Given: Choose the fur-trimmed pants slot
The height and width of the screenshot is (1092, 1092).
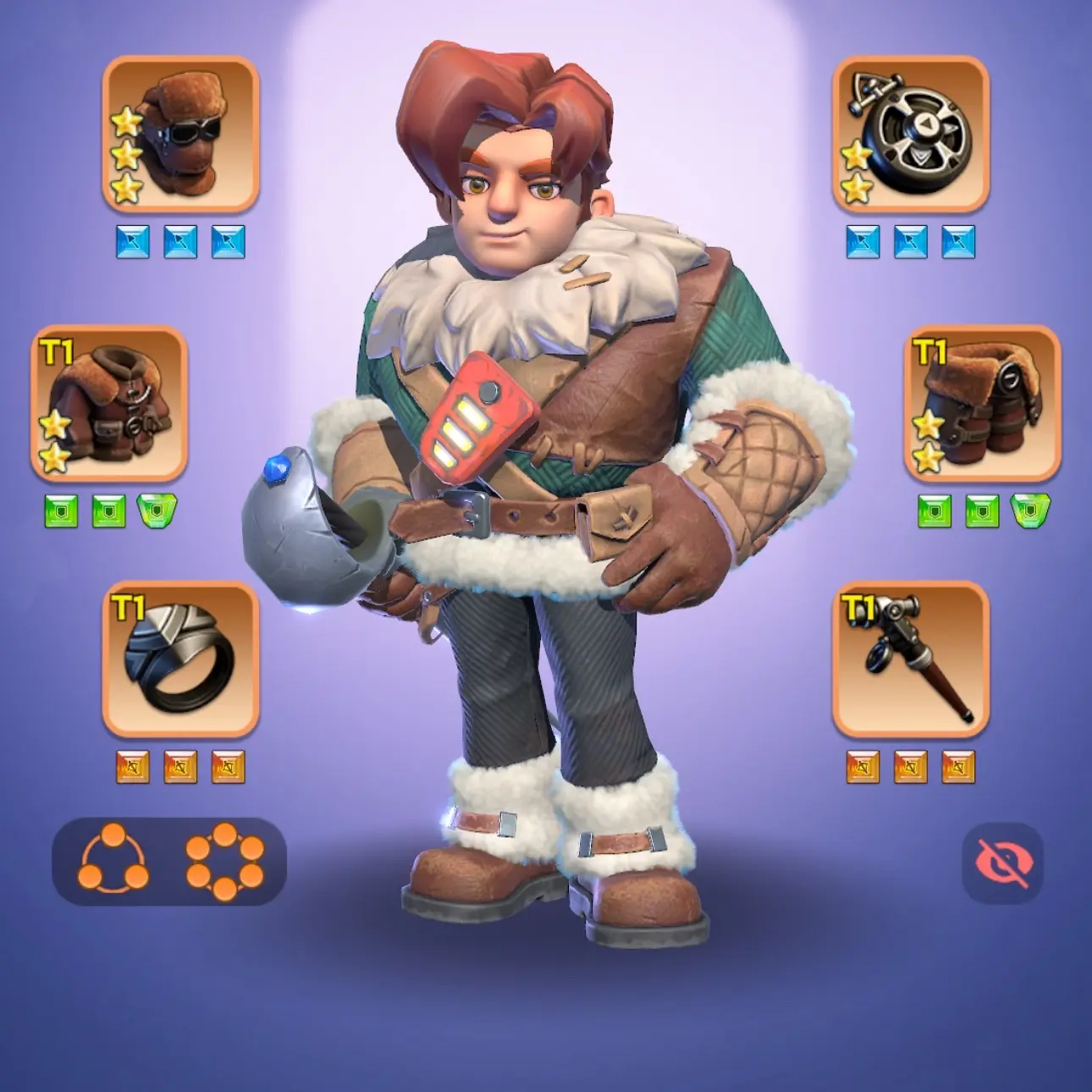Looking at the screenshot, I should tap(982, 404).
